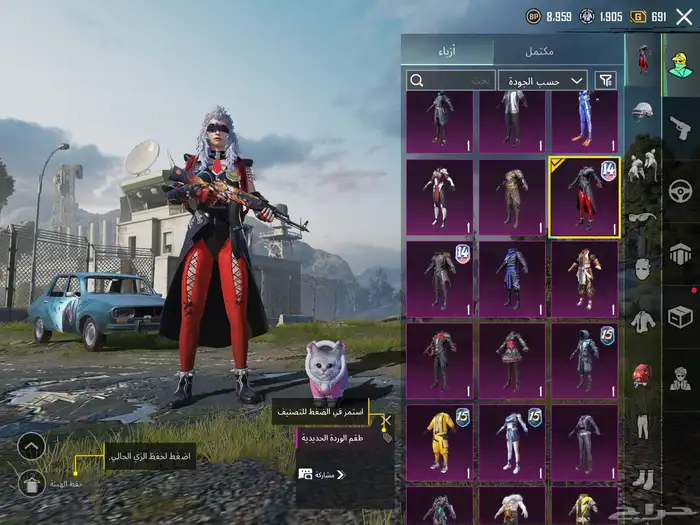Screen dimensions: 700x525
Task: Select the shoes category
Action: pos(642,479)
